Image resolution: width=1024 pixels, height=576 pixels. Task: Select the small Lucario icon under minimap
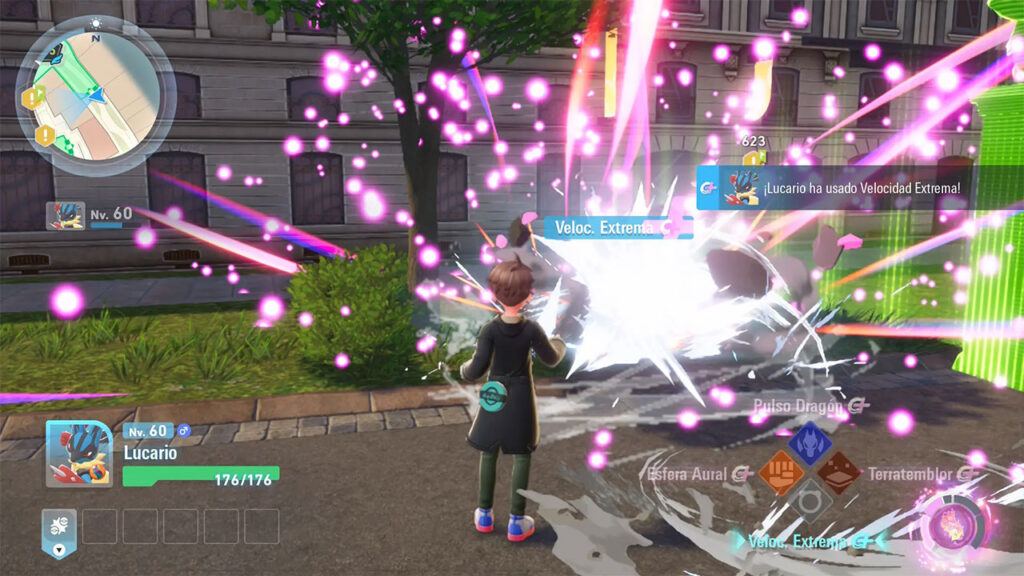(65, 215)
